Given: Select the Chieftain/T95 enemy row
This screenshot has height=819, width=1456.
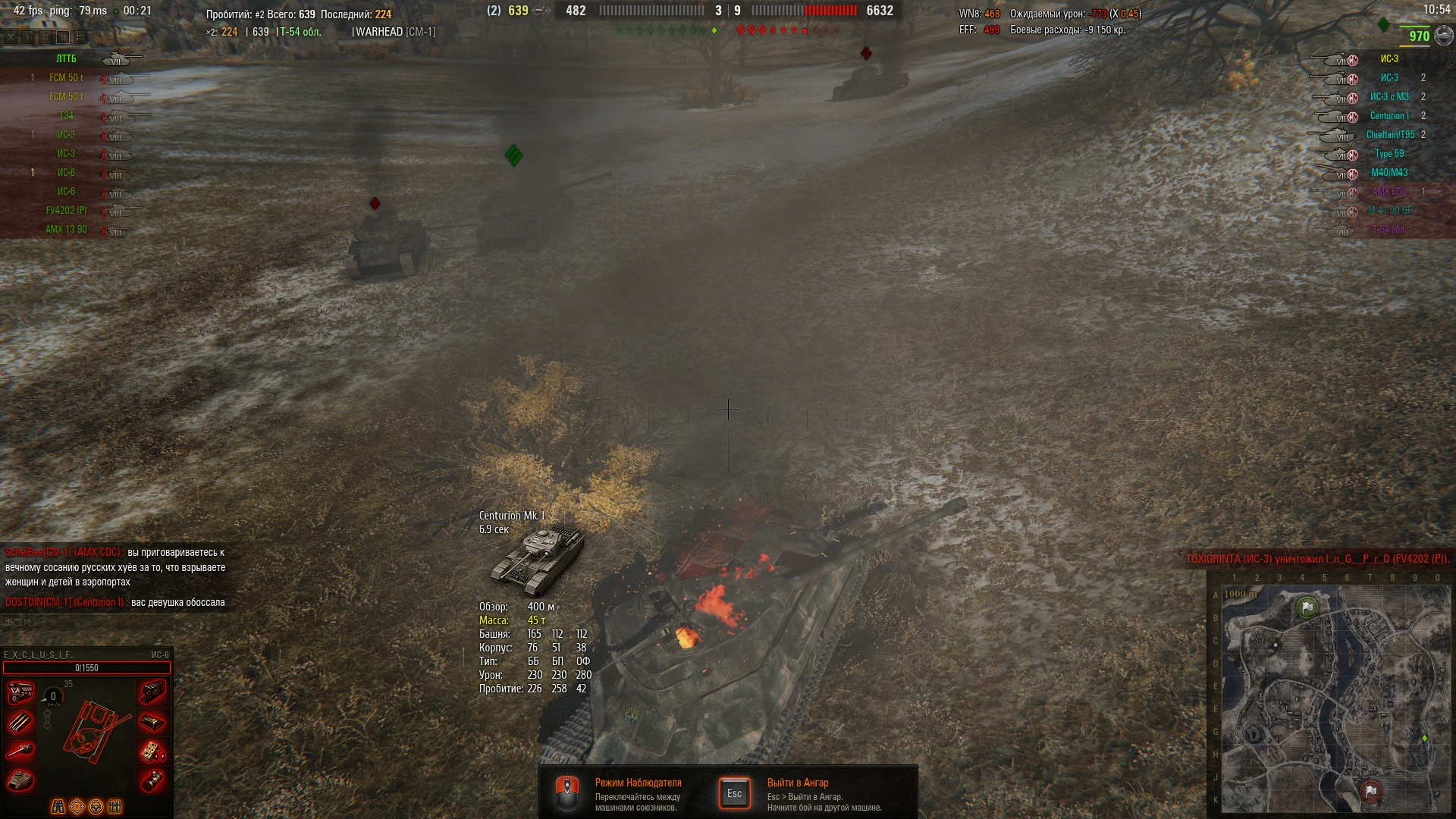Looking at the screenshot, I should click(x=1389, y=135).
